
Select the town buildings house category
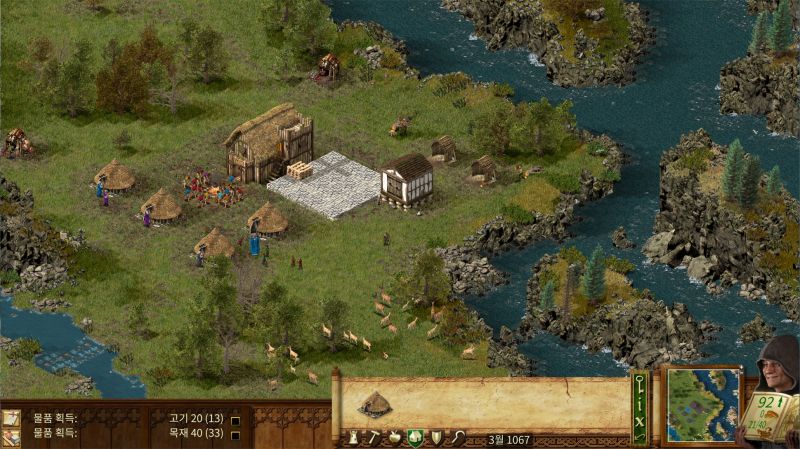(414, 437)
